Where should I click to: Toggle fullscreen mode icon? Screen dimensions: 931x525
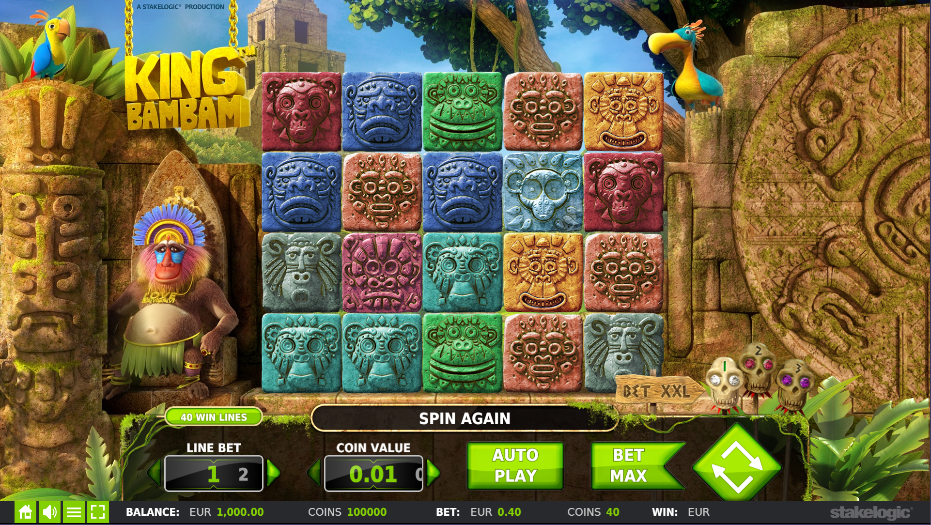click(x=98, y=512)
